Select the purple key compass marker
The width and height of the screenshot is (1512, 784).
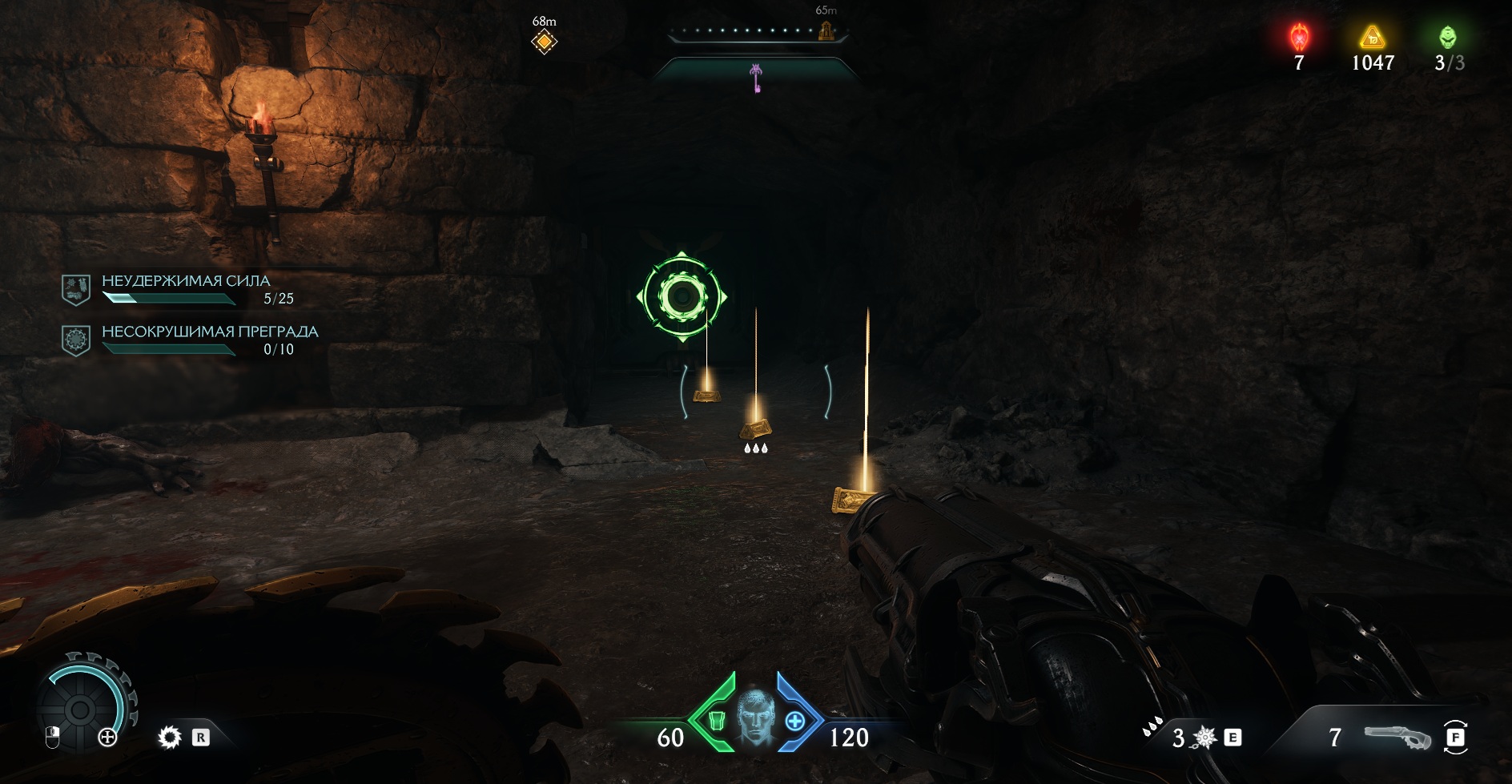tap(755, 78)
